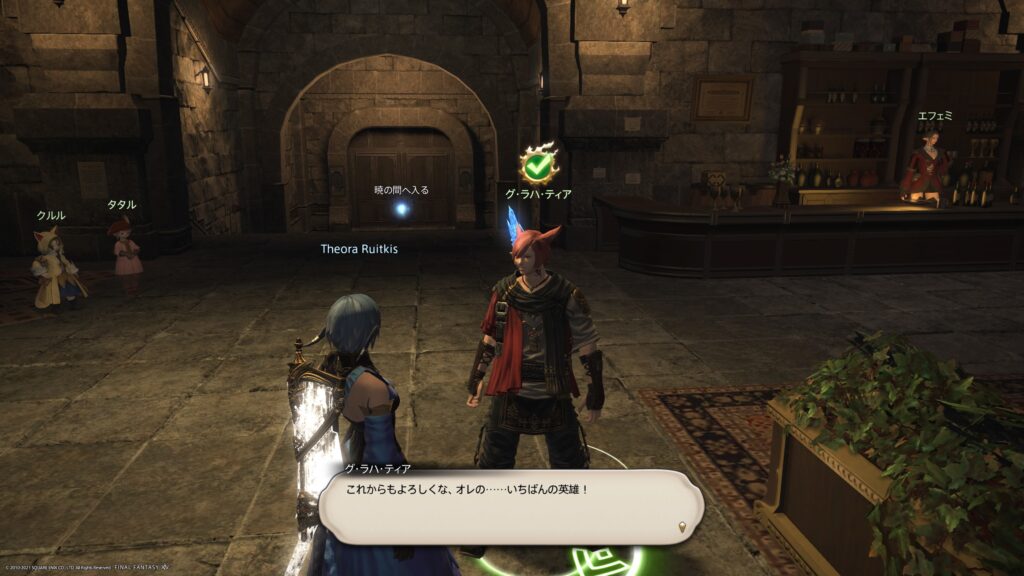The image size is (1024, 576).
Task: Select the 暁の間へ入る interaction marker
Action: coord(401,209)
